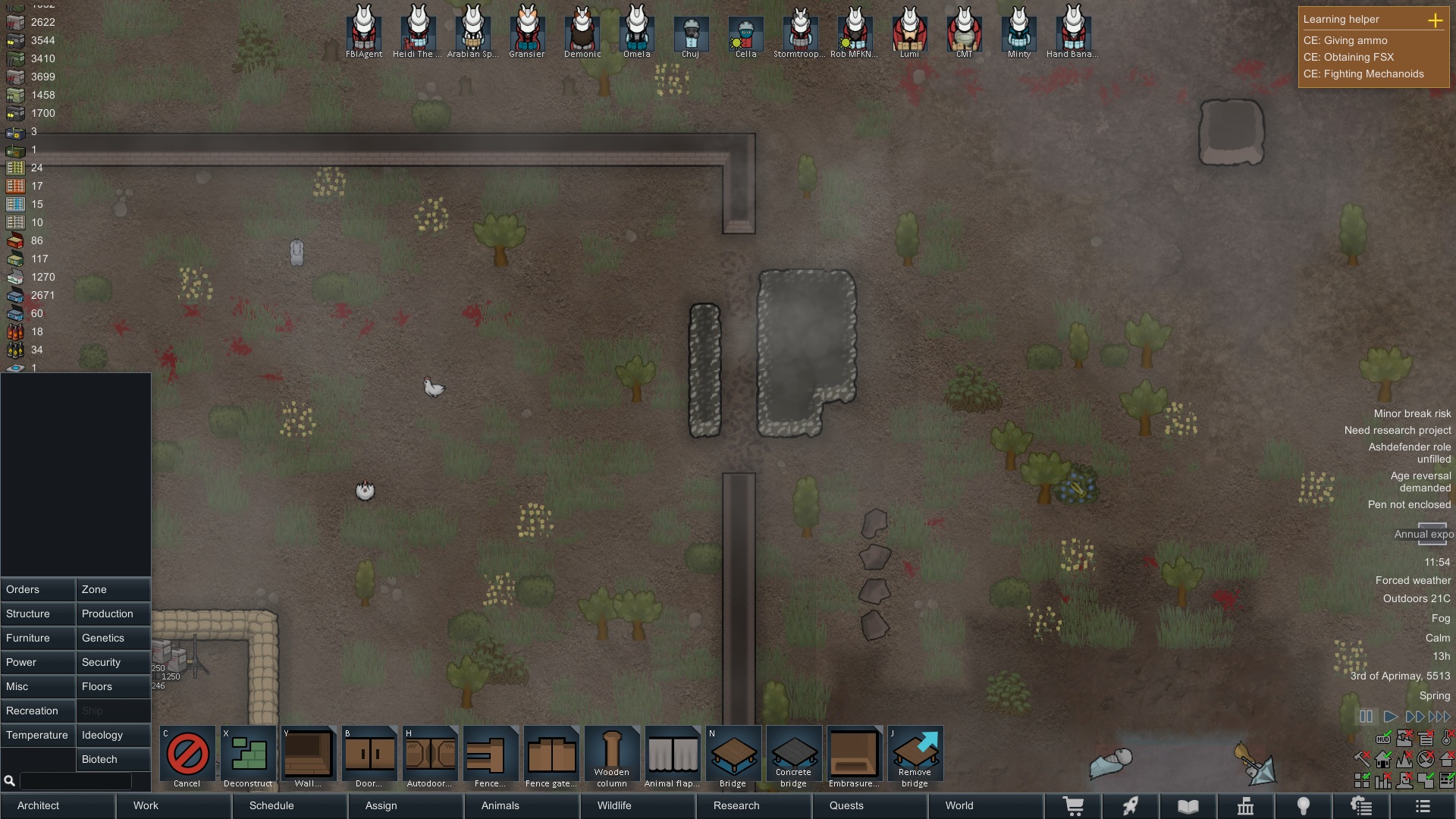1456x819 pixels.
Task: Open the Animals tab
Action: click(x=500, y=805)
